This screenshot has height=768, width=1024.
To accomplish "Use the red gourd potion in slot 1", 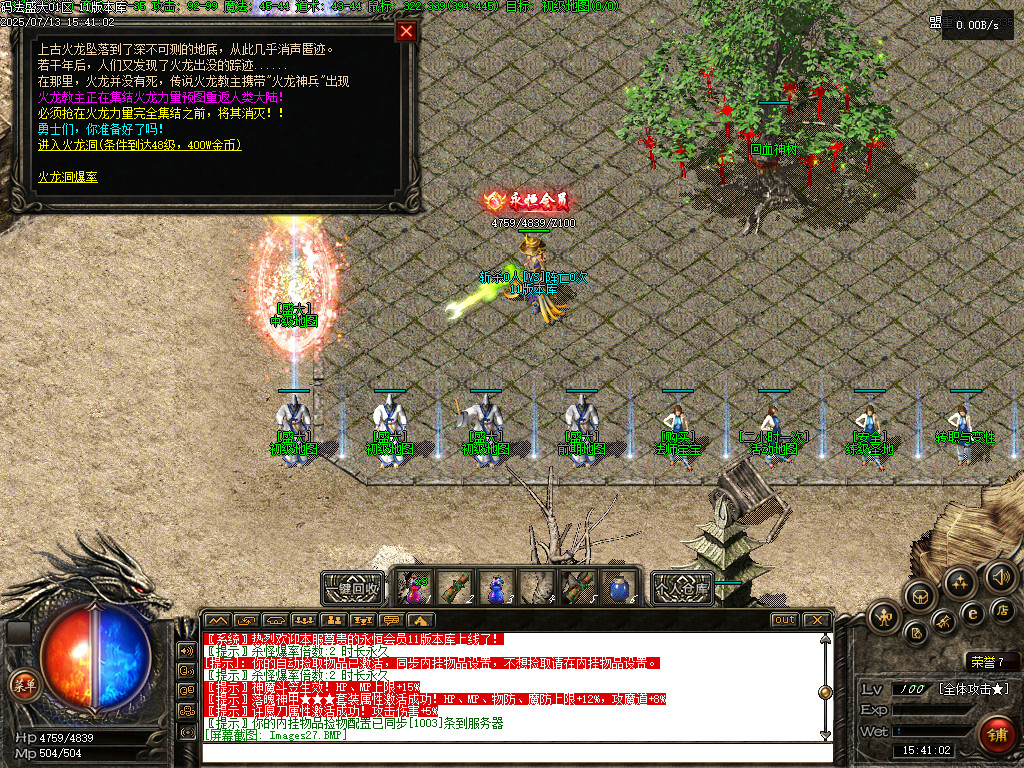I will [413, 588].
